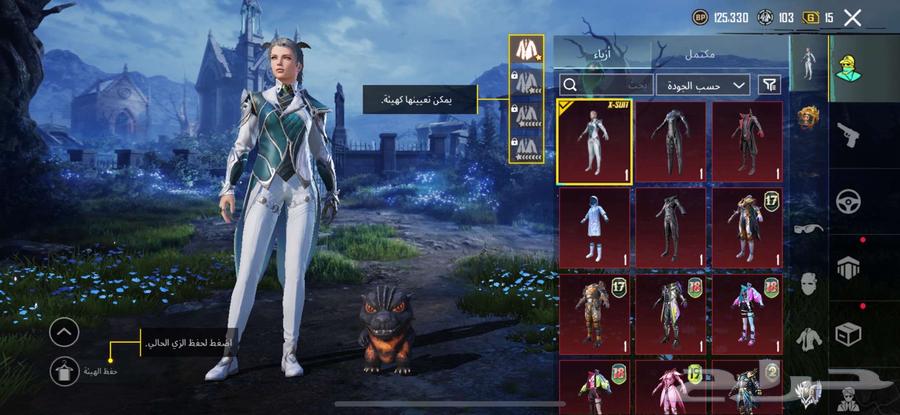Open the sort-by-quality dropdown
Screen dimensions: 900x415
coord(704,85)
